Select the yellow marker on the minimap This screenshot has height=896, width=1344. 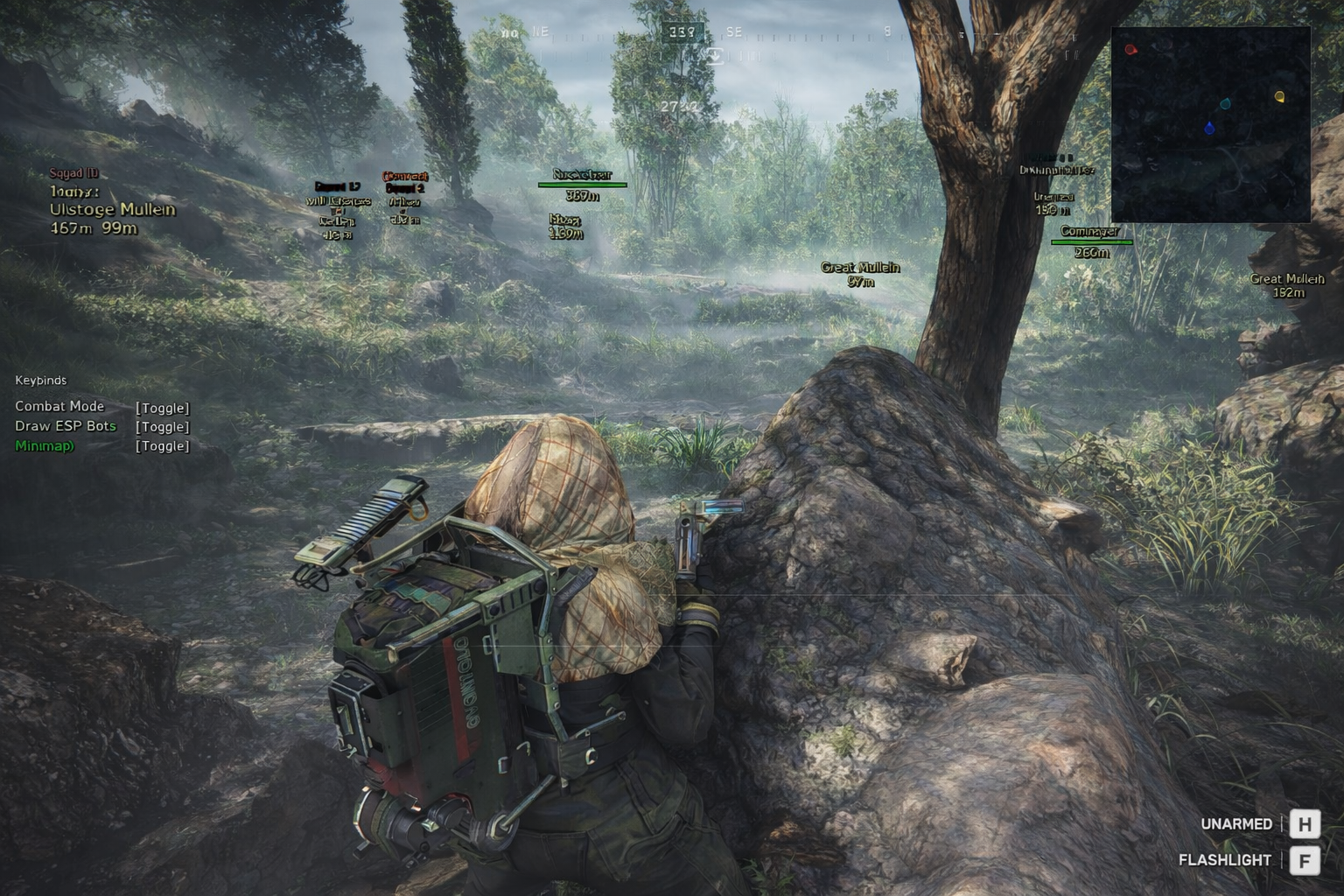[x=1279, y=96]
